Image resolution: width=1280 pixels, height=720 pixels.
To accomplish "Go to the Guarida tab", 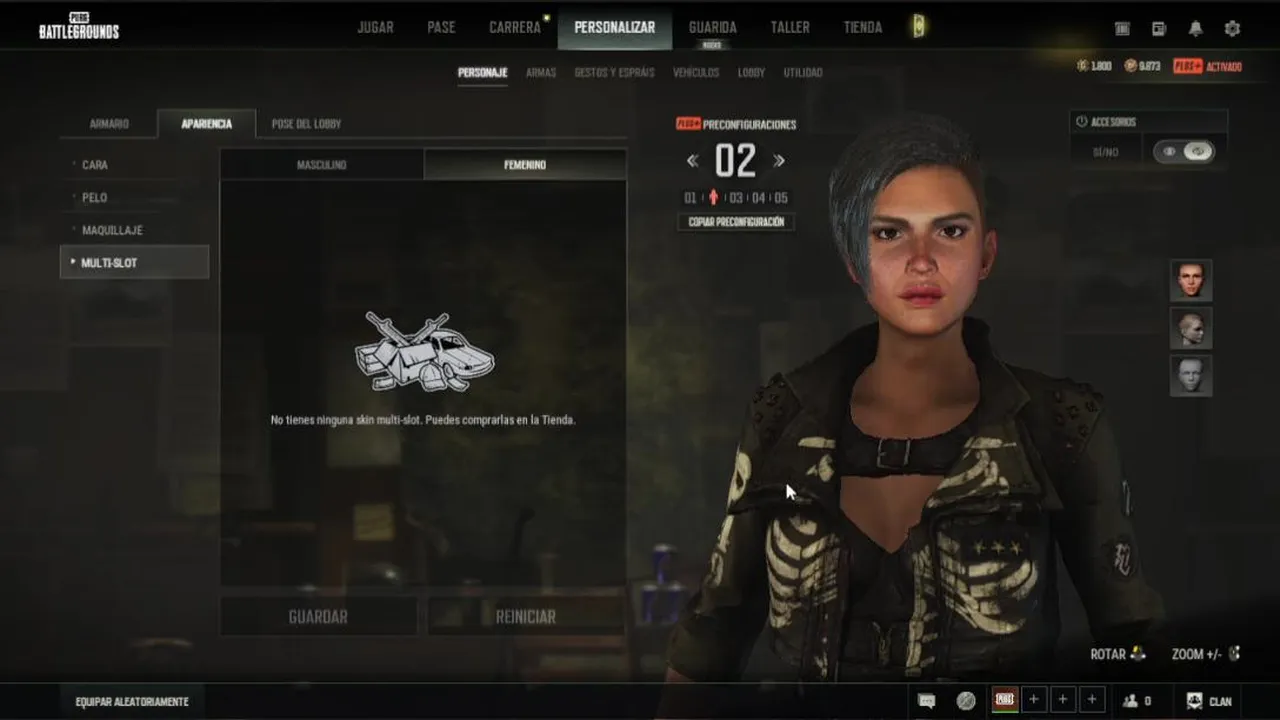I will tap(712, 28).
